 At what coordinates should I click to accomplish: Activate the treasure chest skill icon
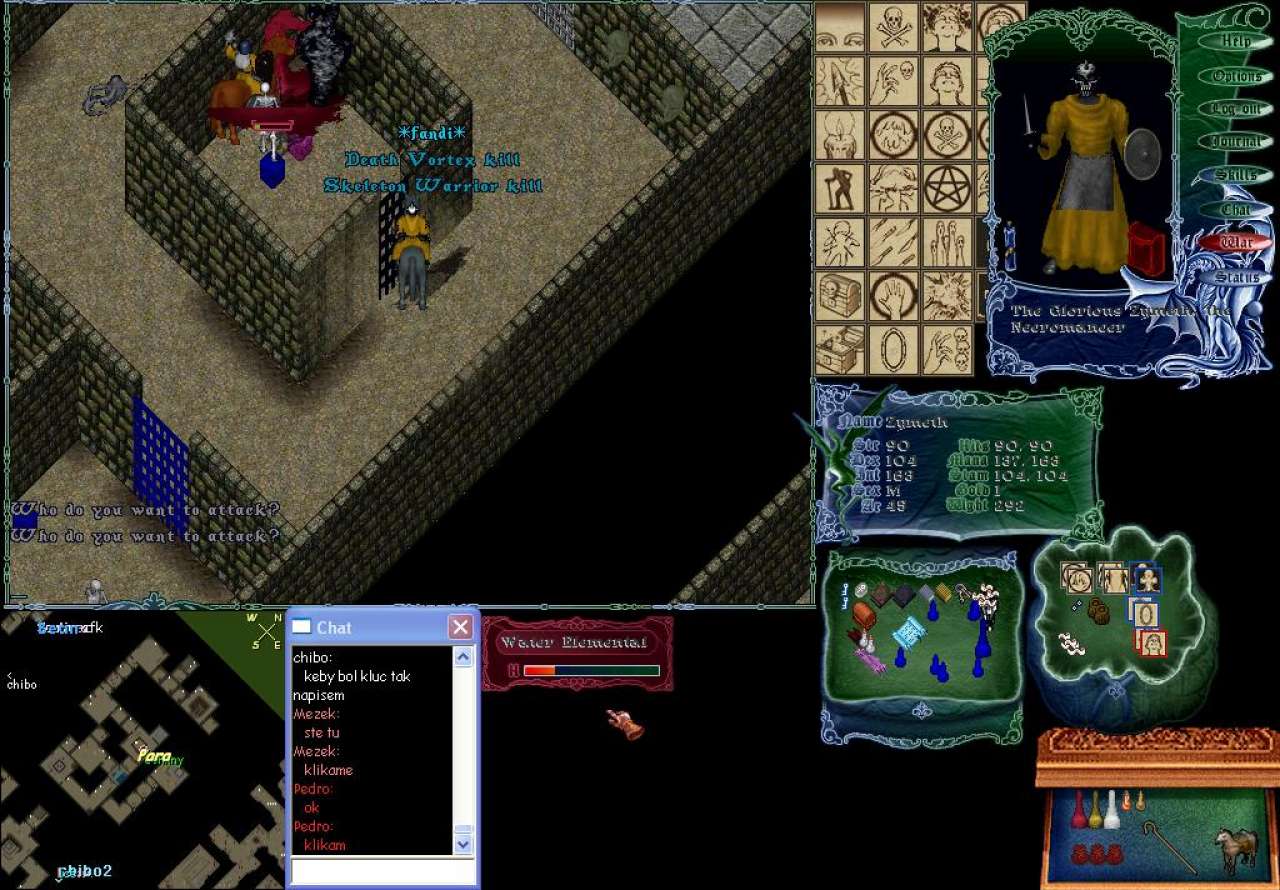[x=839, y=295]
